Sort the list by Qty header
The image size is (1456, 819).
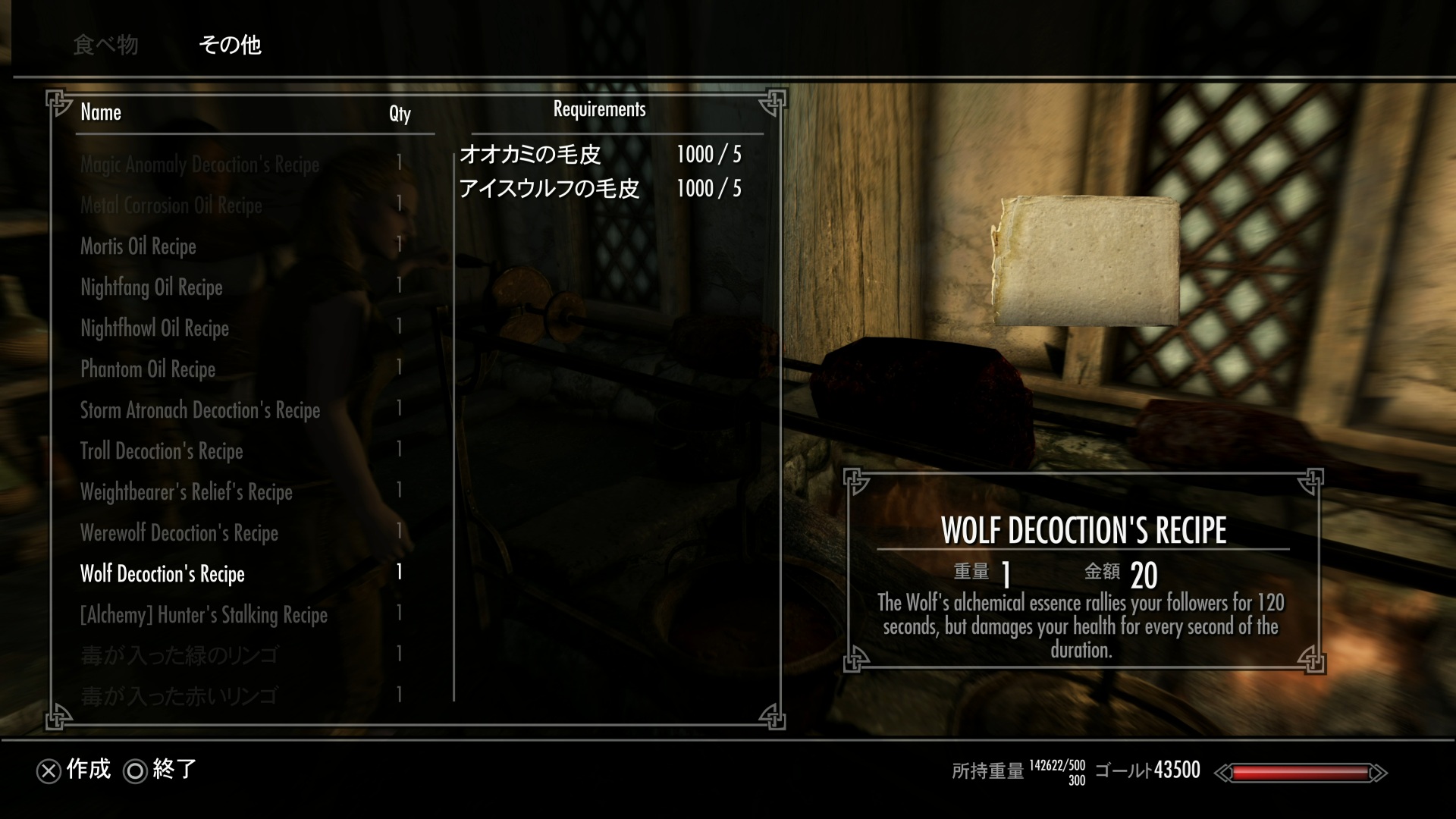400,113
